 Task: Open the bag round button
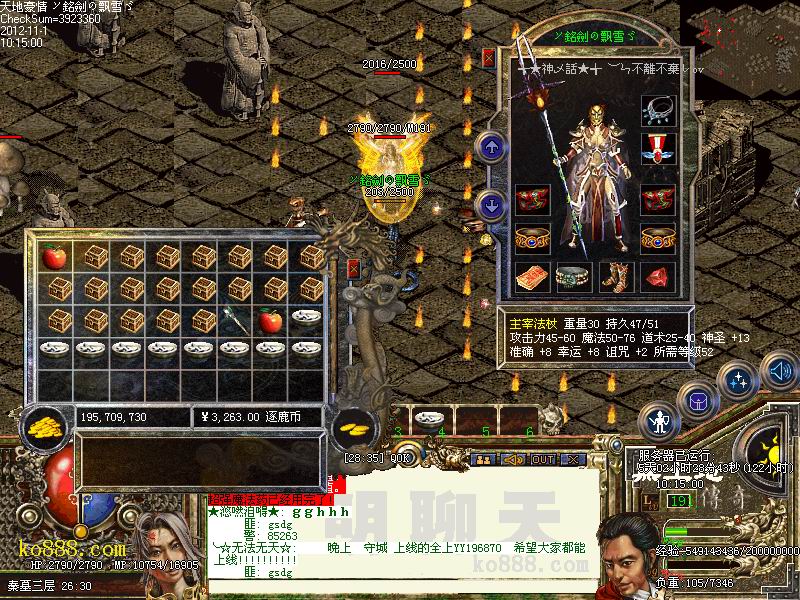(x=695, y=401)
